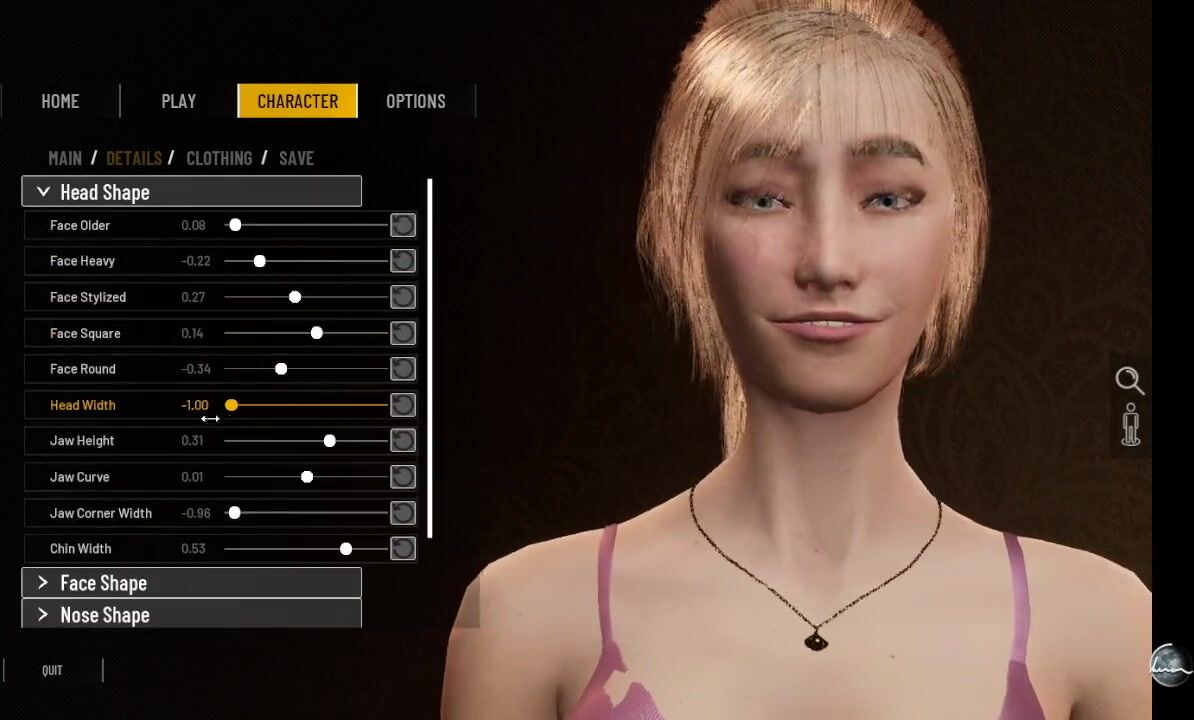Open the HOME tab

coord(60,101)
